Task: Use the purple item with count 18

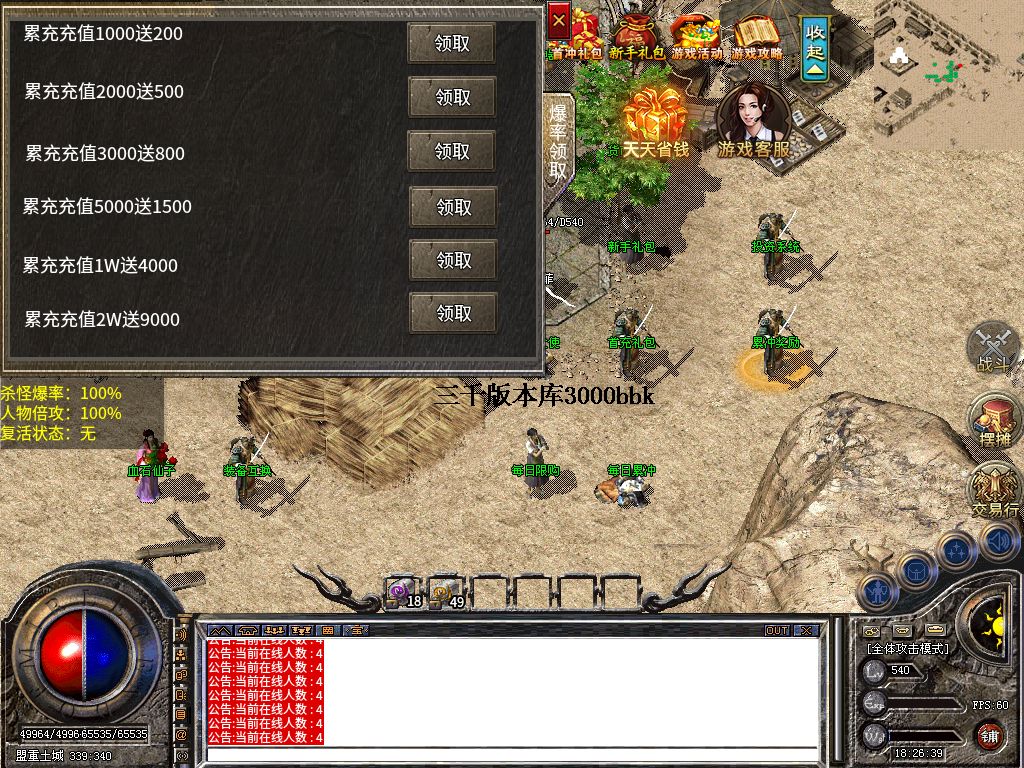Action: (x=403, y=593)
